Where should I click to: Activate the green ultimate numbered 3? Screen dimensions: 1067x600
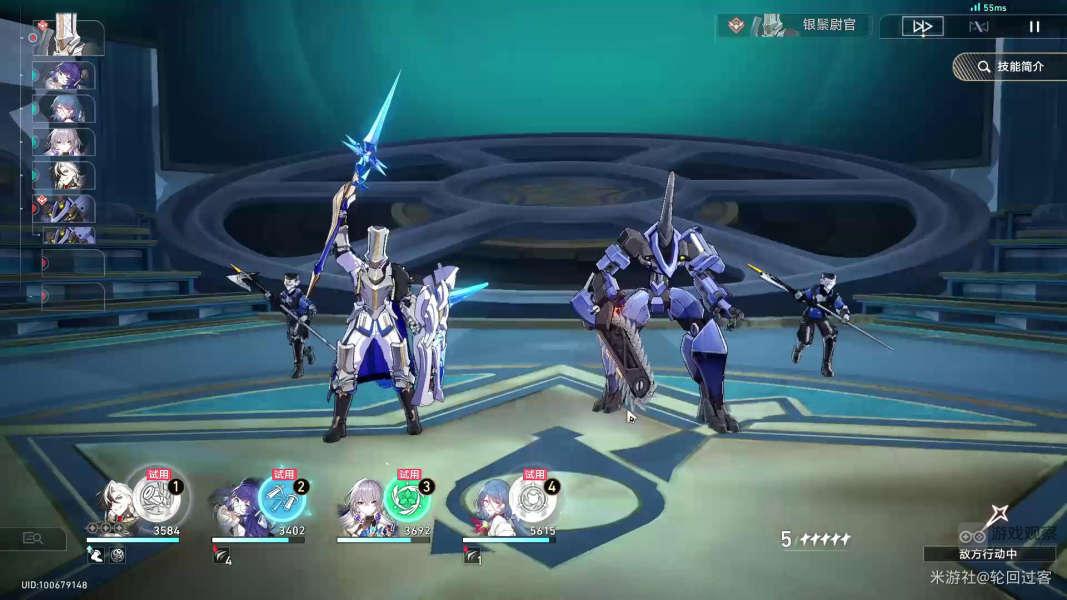409,496
